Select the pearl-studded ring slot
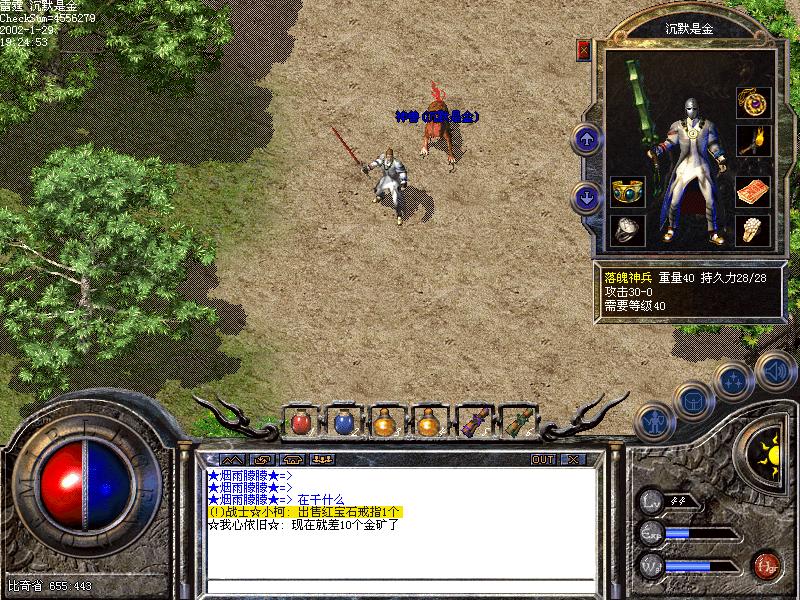Viewport: 800px width, 600px height. (751, 229)
